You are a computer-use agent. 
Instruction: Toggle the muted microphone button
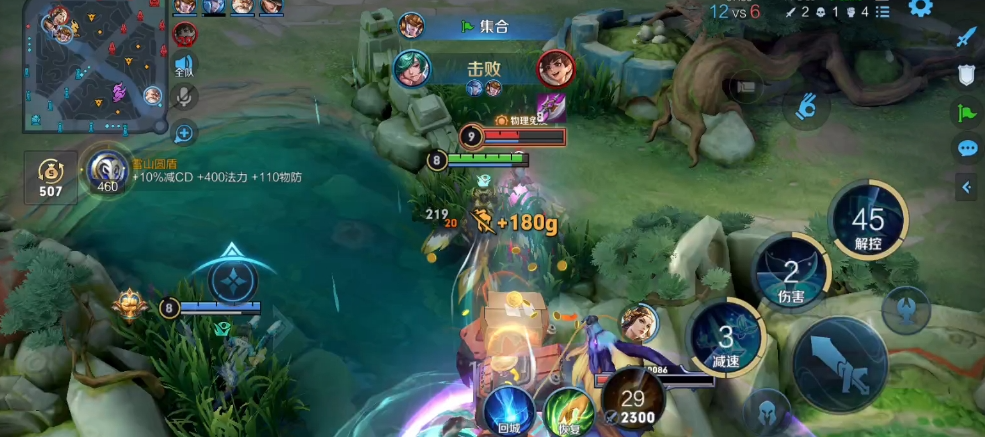pos(184,97)
